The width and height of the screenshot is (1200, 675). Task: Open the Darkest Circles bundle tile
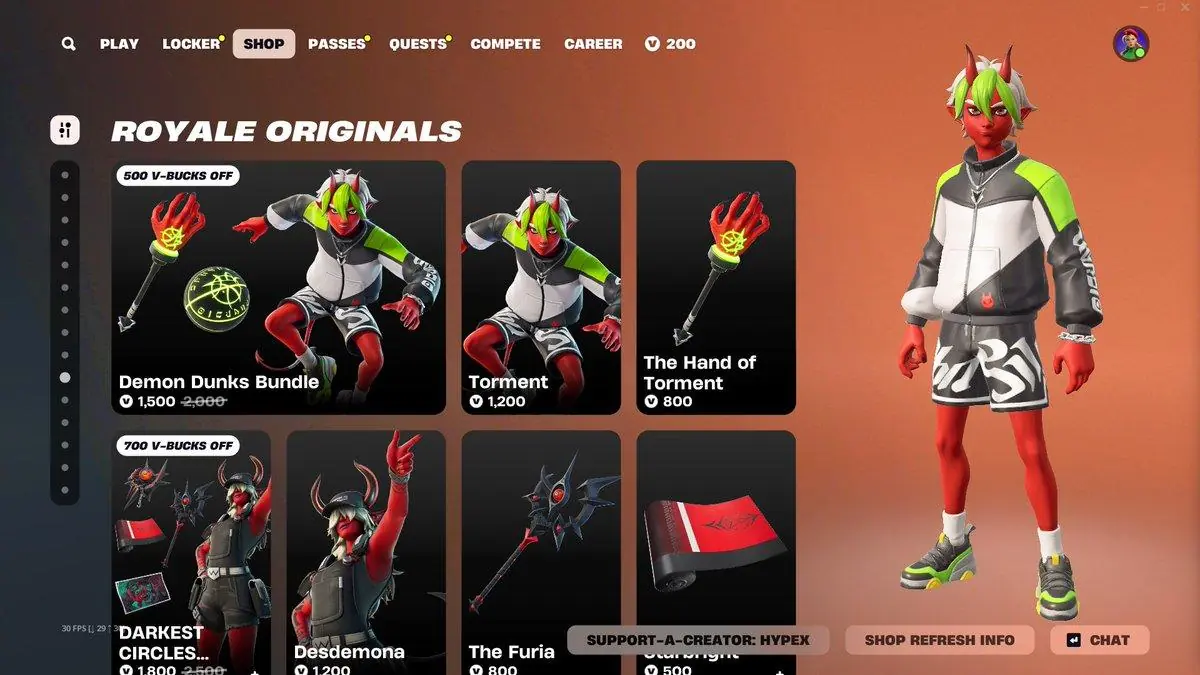pyautogui.click(x=191, y=550)
